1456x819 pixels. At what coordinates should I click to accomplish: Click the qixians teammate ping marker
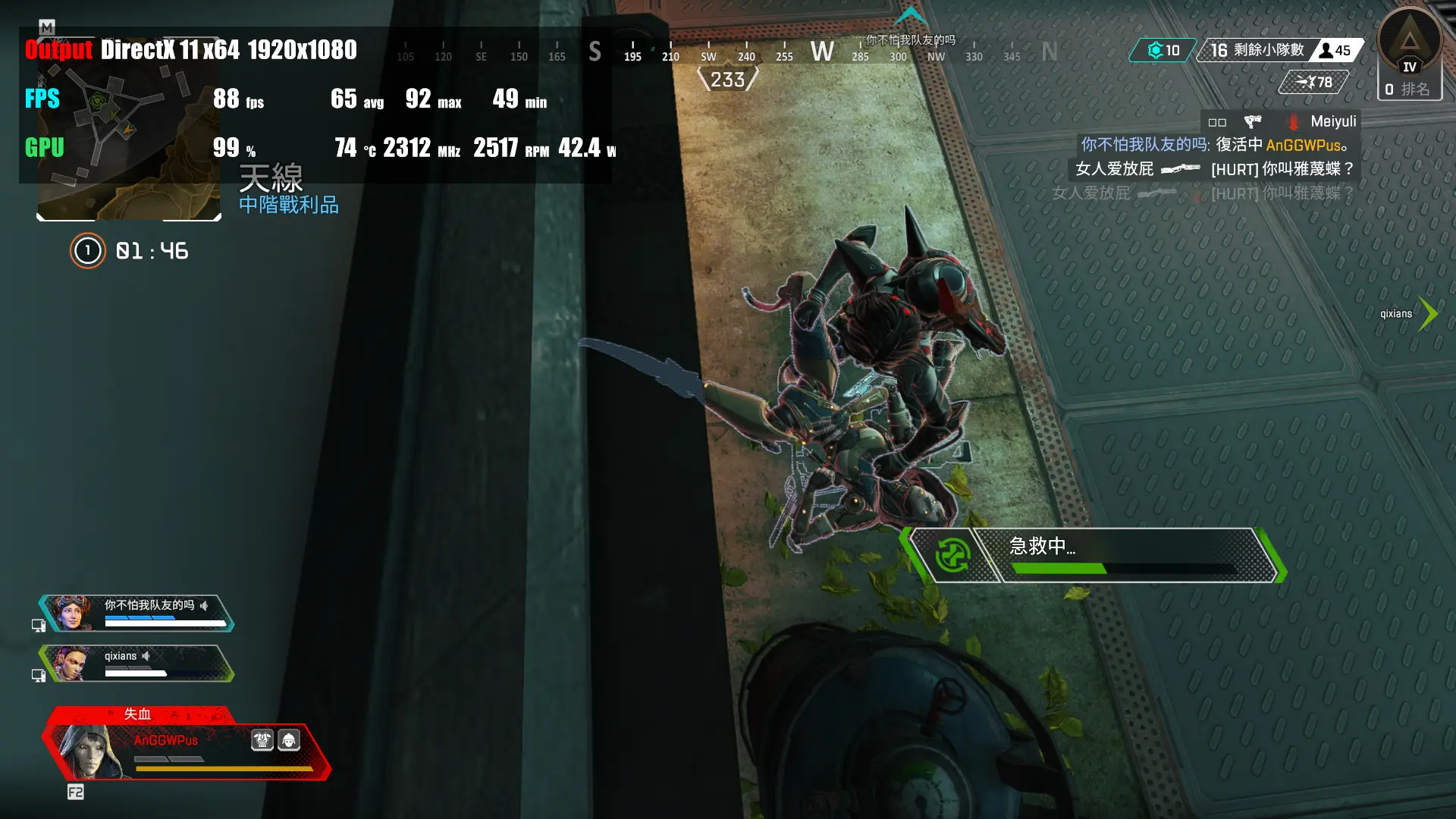1427,313
